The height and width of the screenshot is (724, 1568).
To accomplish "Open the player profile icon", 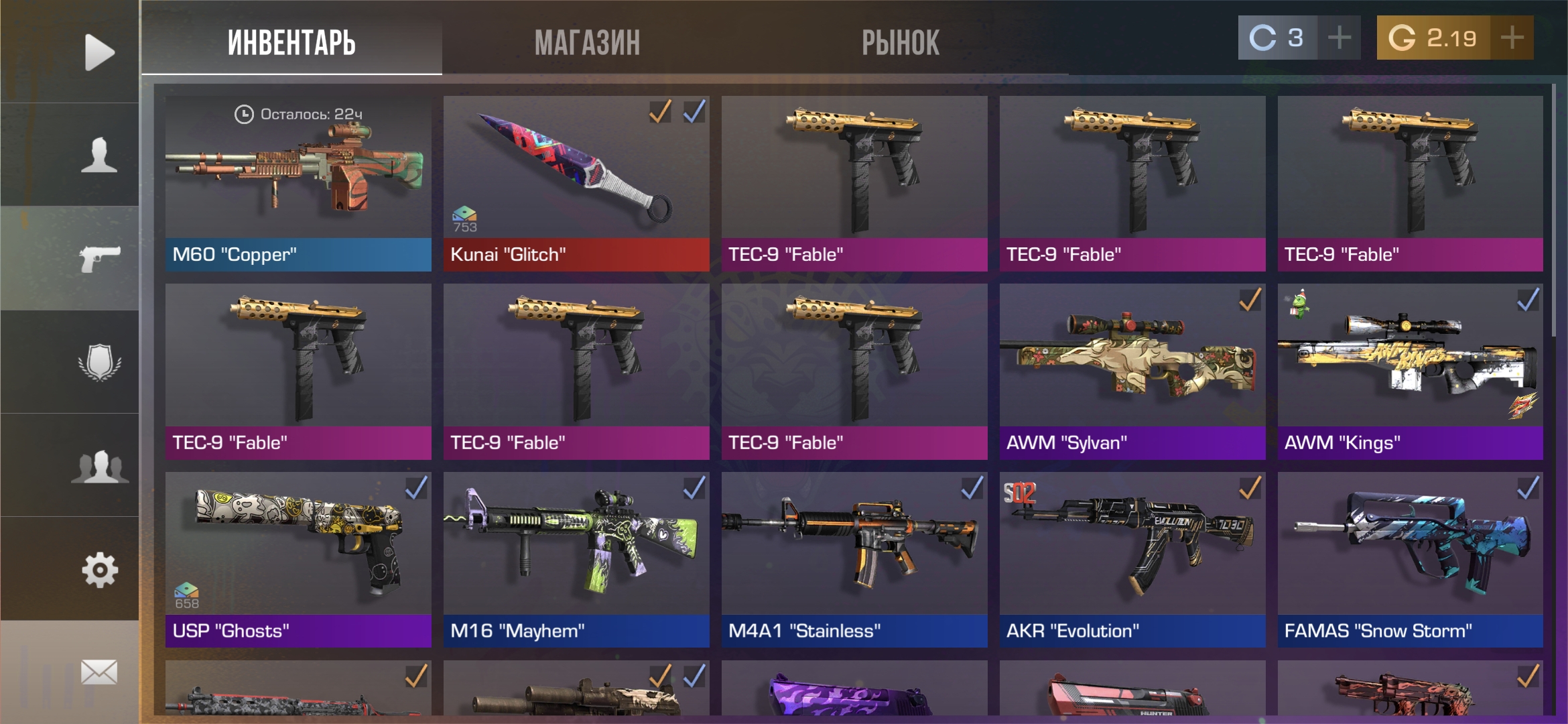I will 99,155.
